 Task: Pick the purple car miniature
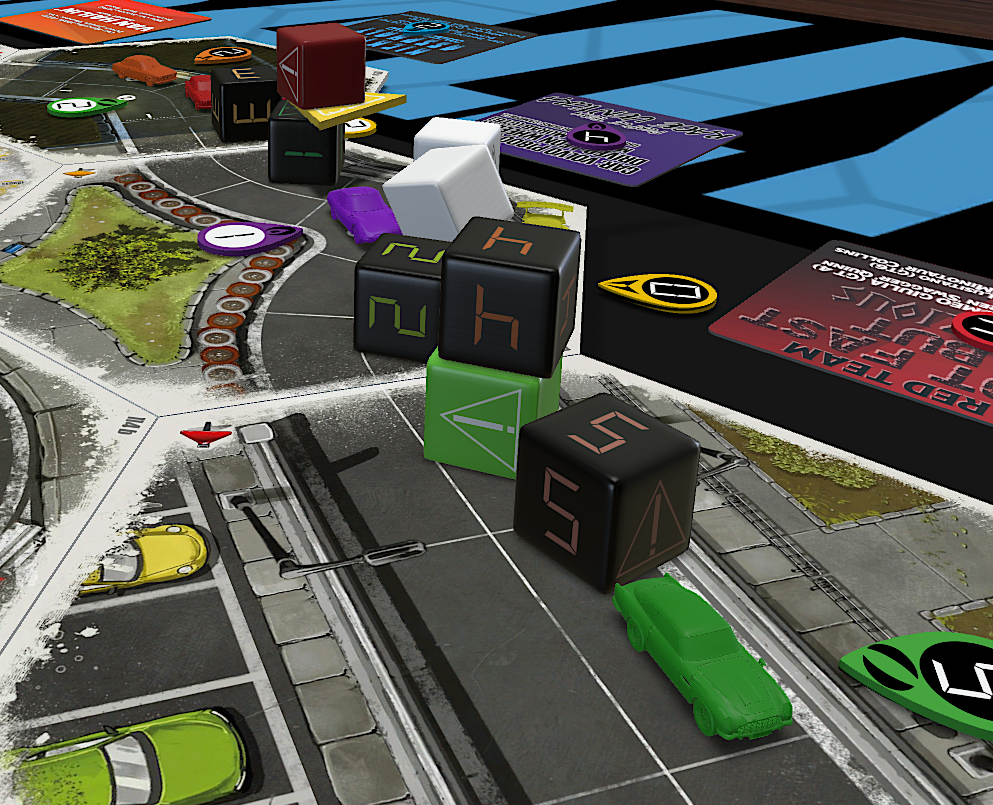click(358, 210)
